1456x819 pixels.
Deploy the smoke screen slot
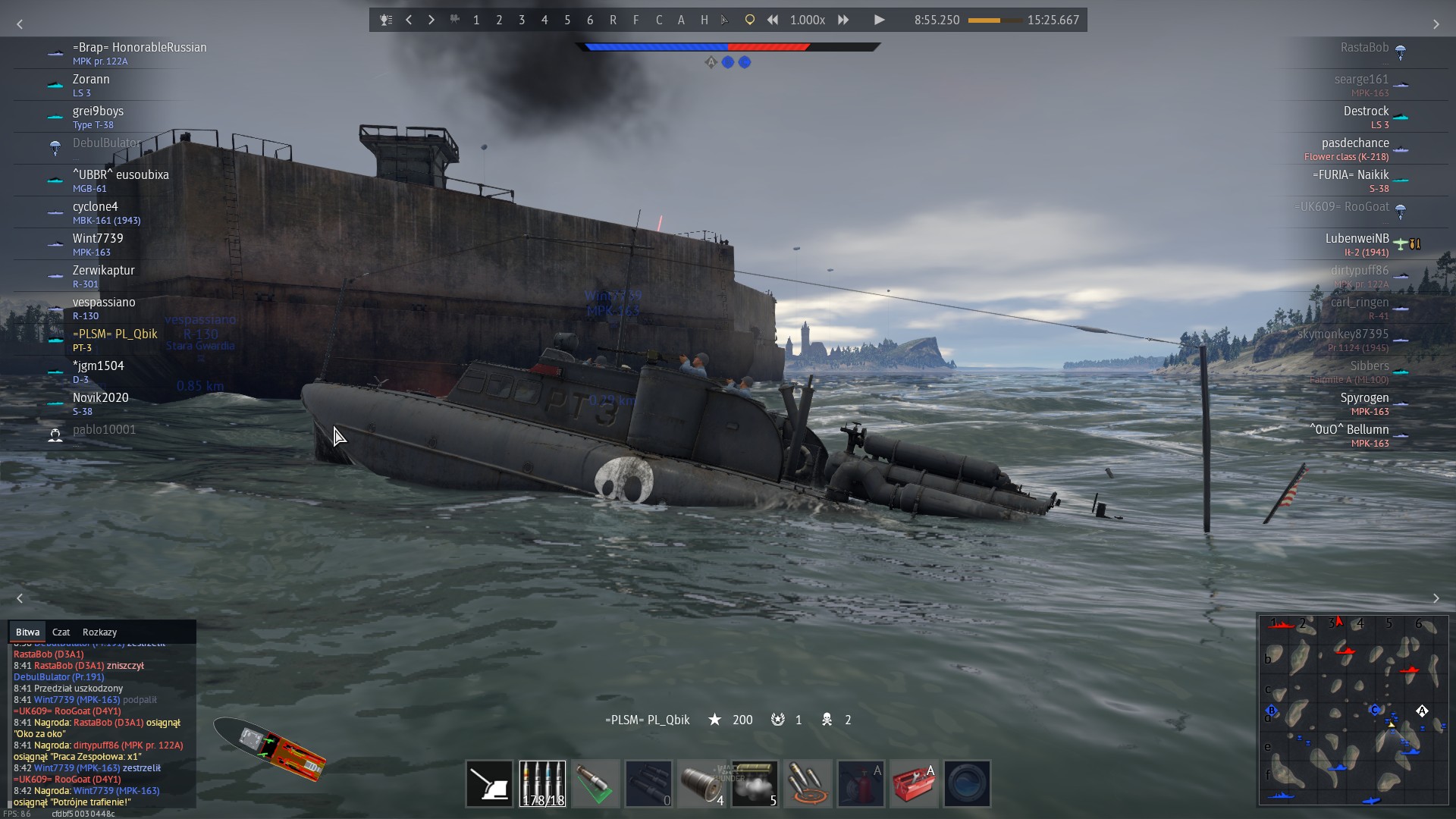point(755,783)
